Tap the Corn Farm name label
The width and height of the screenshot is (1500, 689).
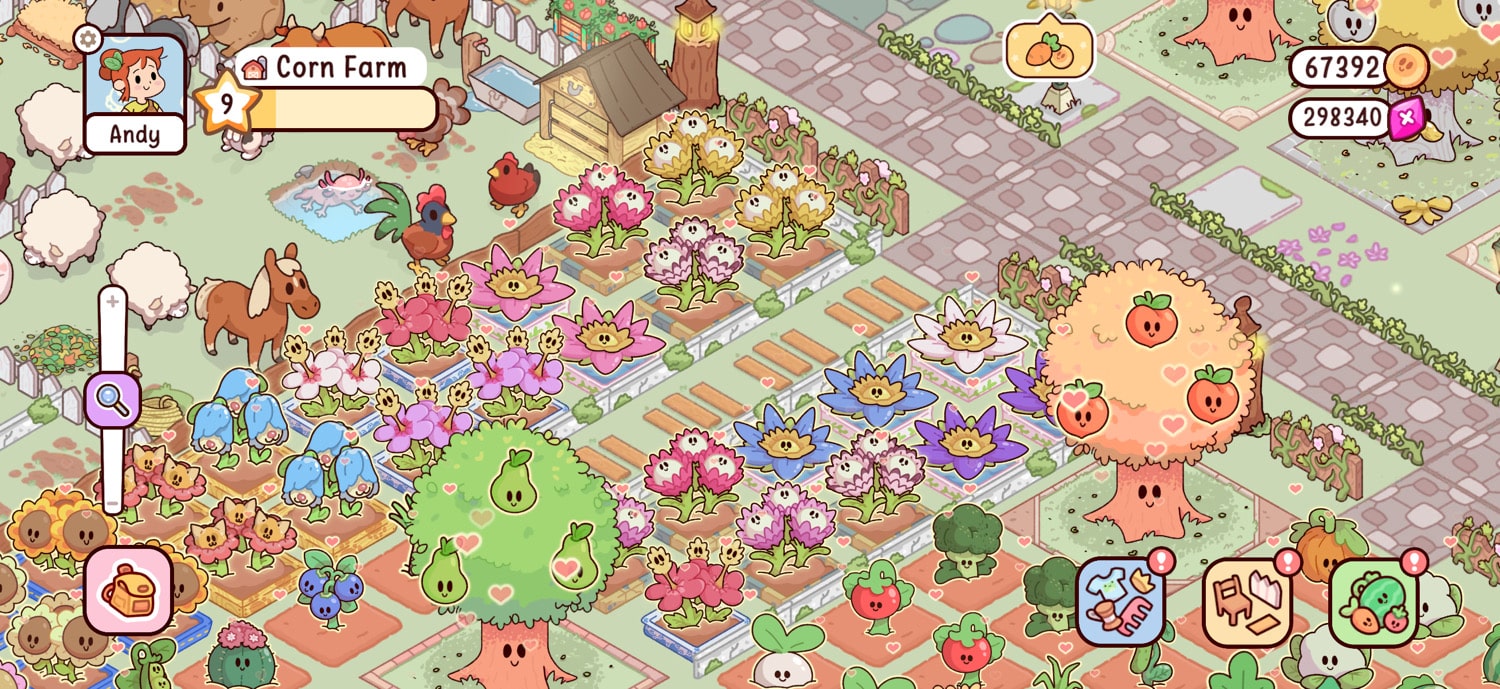(x=329, y=67)
